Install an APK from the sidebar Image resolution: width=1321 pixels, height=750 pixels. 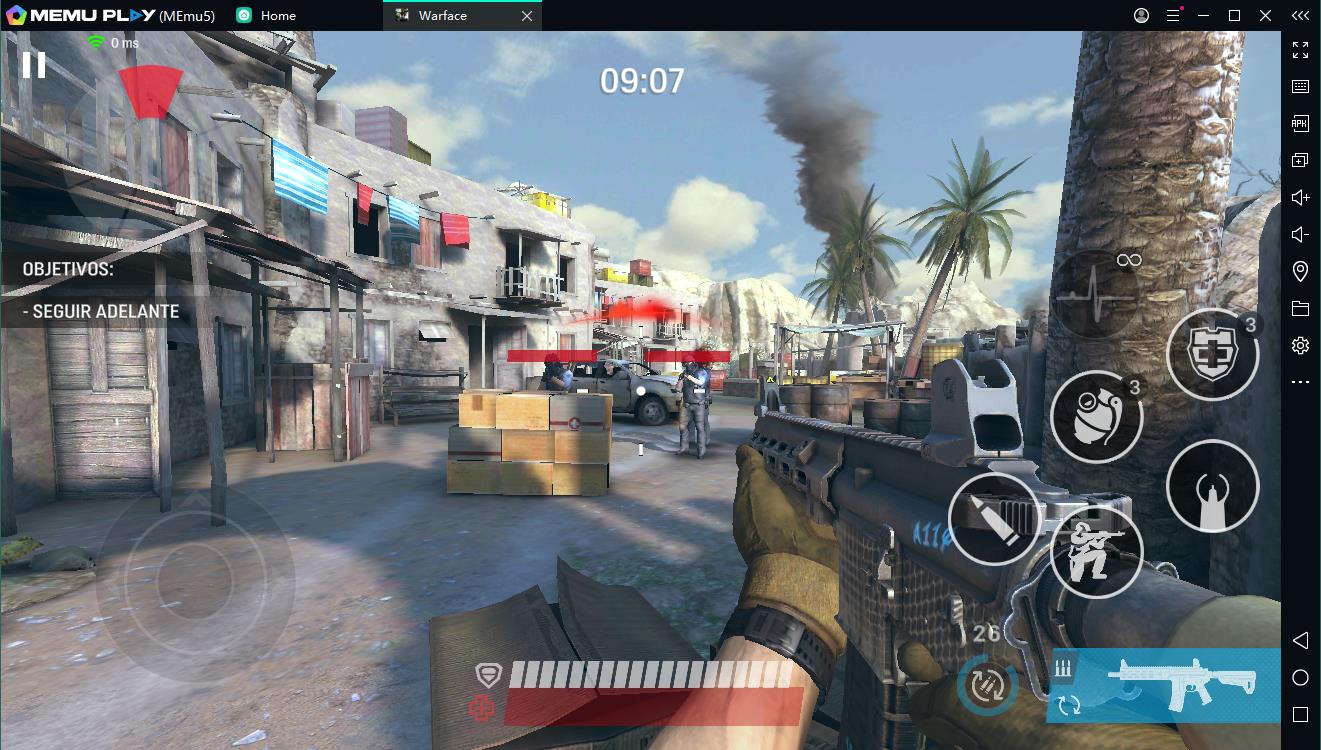click(1301, 123)
